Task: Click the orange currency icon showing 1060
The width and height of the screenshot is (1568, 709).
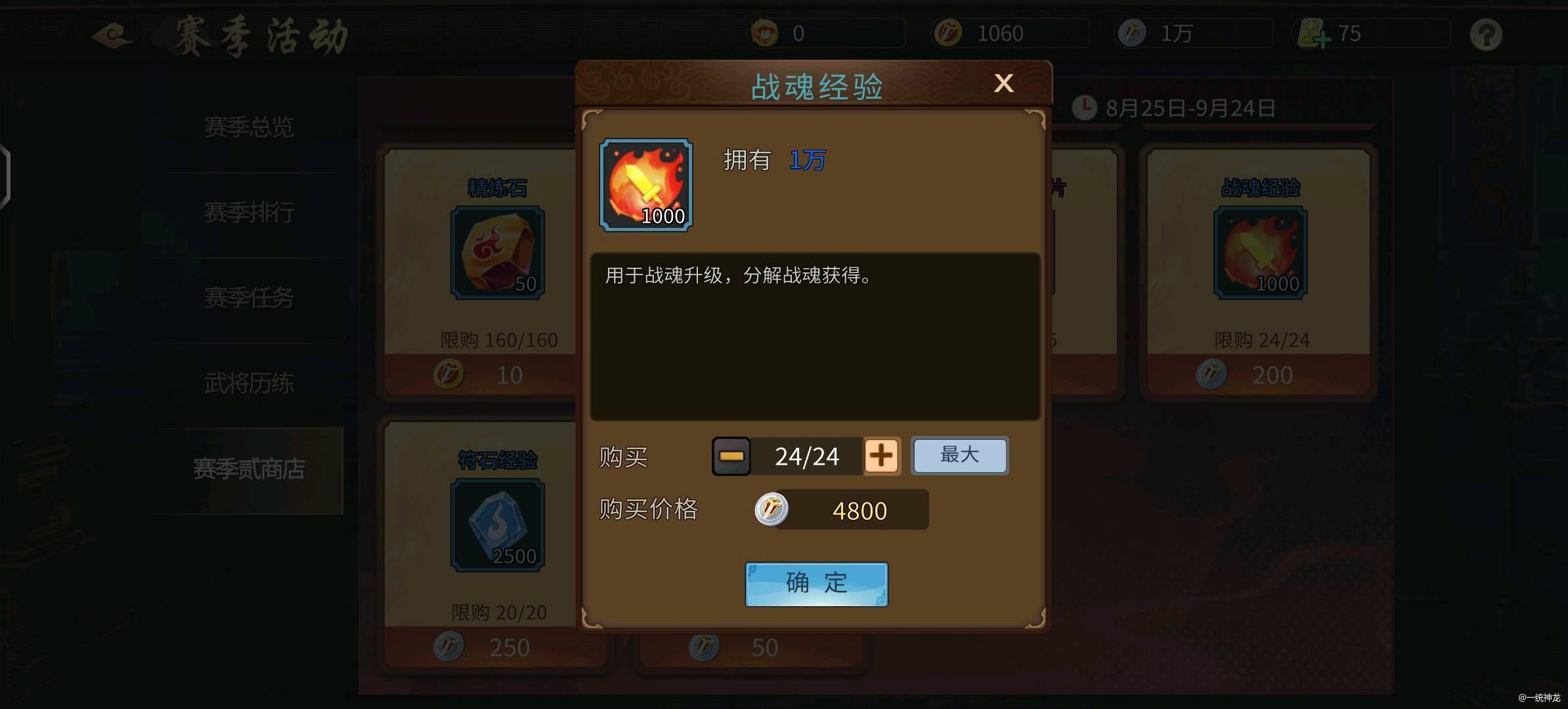Action: tap(949, 32)
